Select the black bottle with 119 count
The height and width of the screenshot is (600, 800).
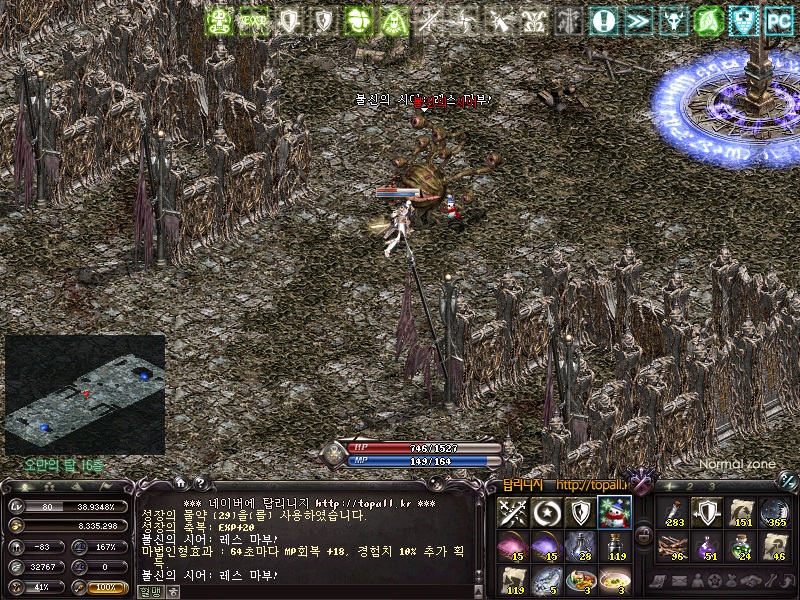pos(615,546)
